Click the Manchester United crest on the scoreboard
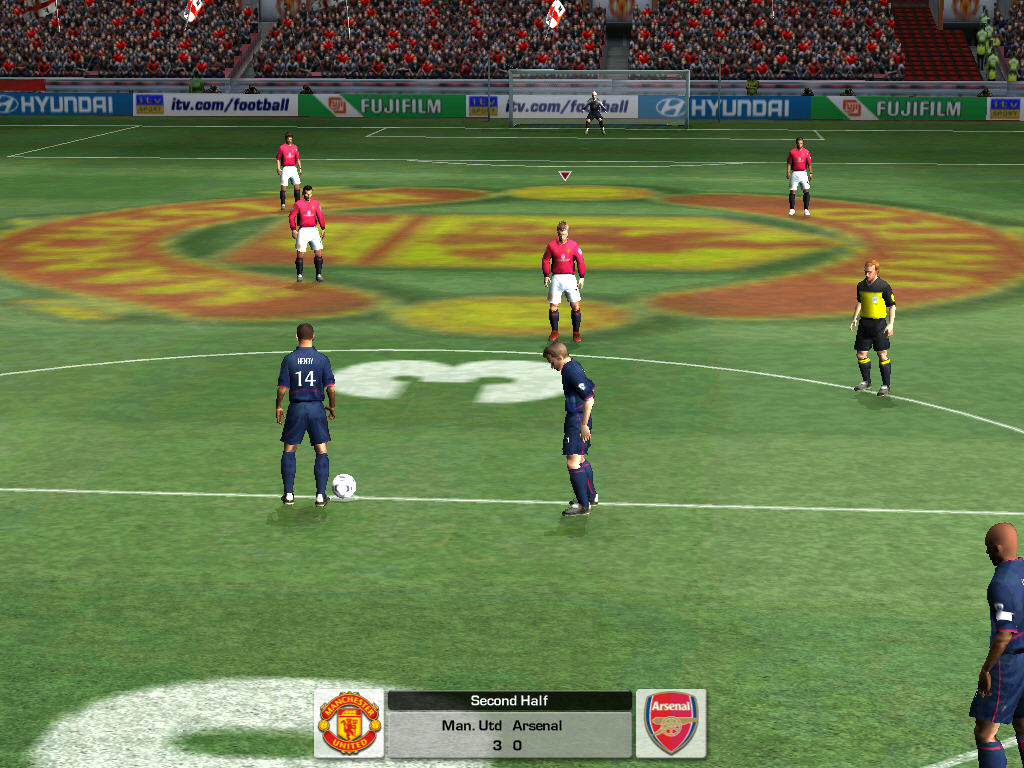Screen dimensions: 1024x768 point(349,722)
